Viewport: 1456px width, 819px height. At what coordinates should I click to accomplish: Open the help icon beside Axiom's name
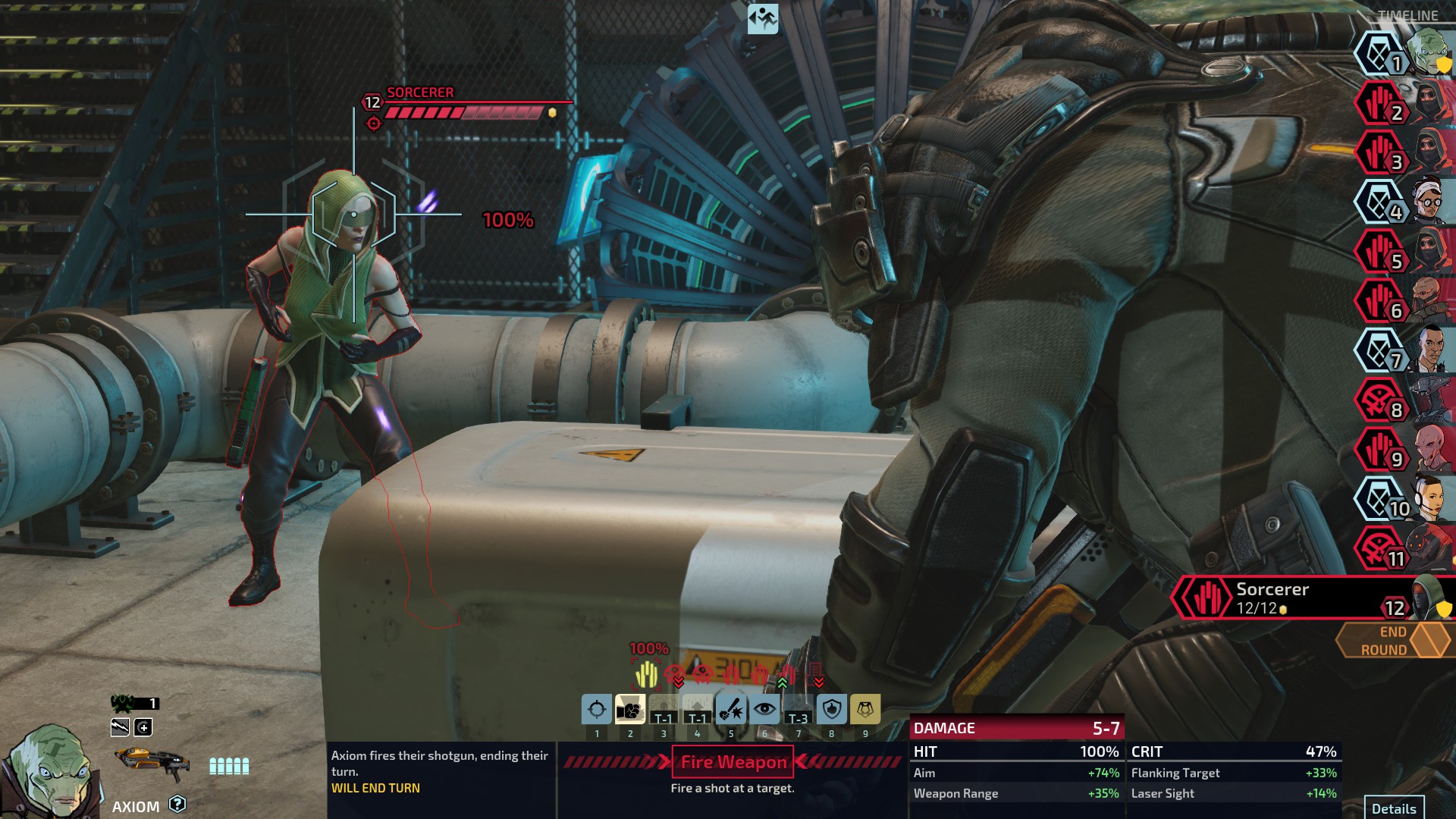(x=177, y=804)
